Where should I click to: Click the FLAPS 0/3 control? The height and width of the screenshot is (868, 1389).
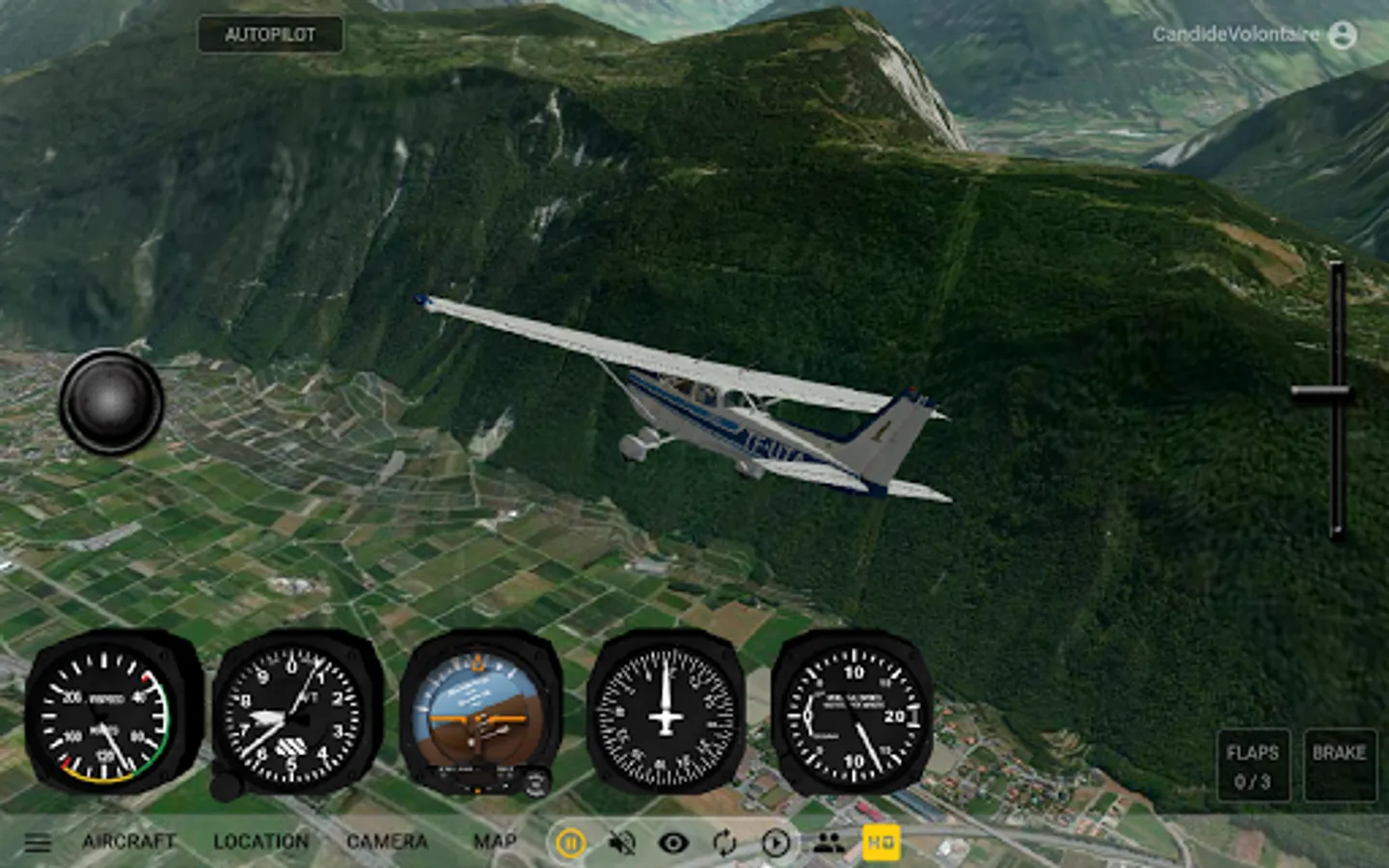(1252, 767)
